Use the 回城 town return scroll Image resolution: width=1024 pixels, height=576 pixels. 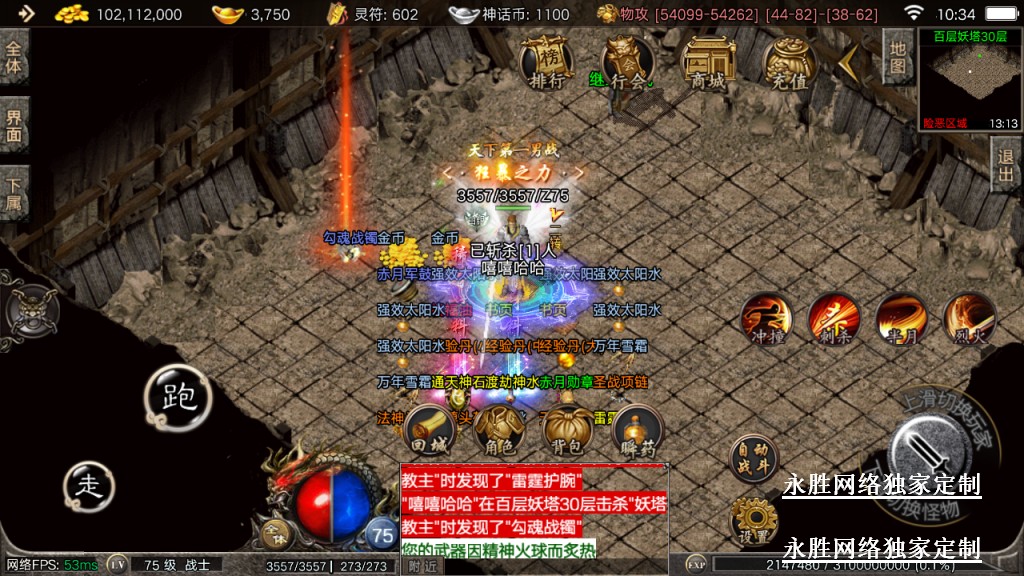(x=430, y=431)
